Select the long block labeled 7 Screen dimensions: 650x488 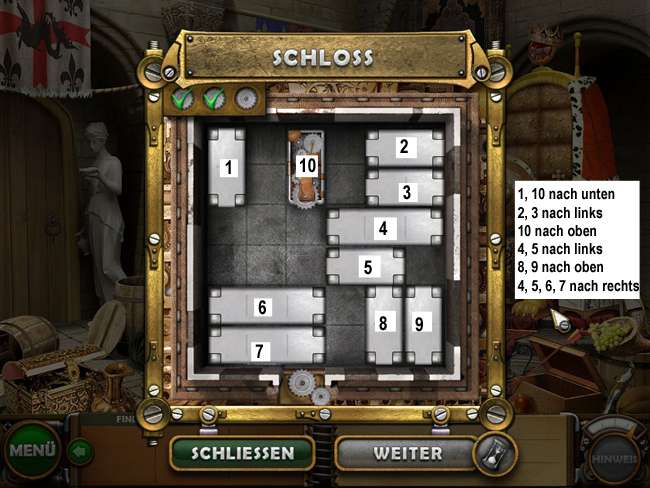click(x=264, y=347)
